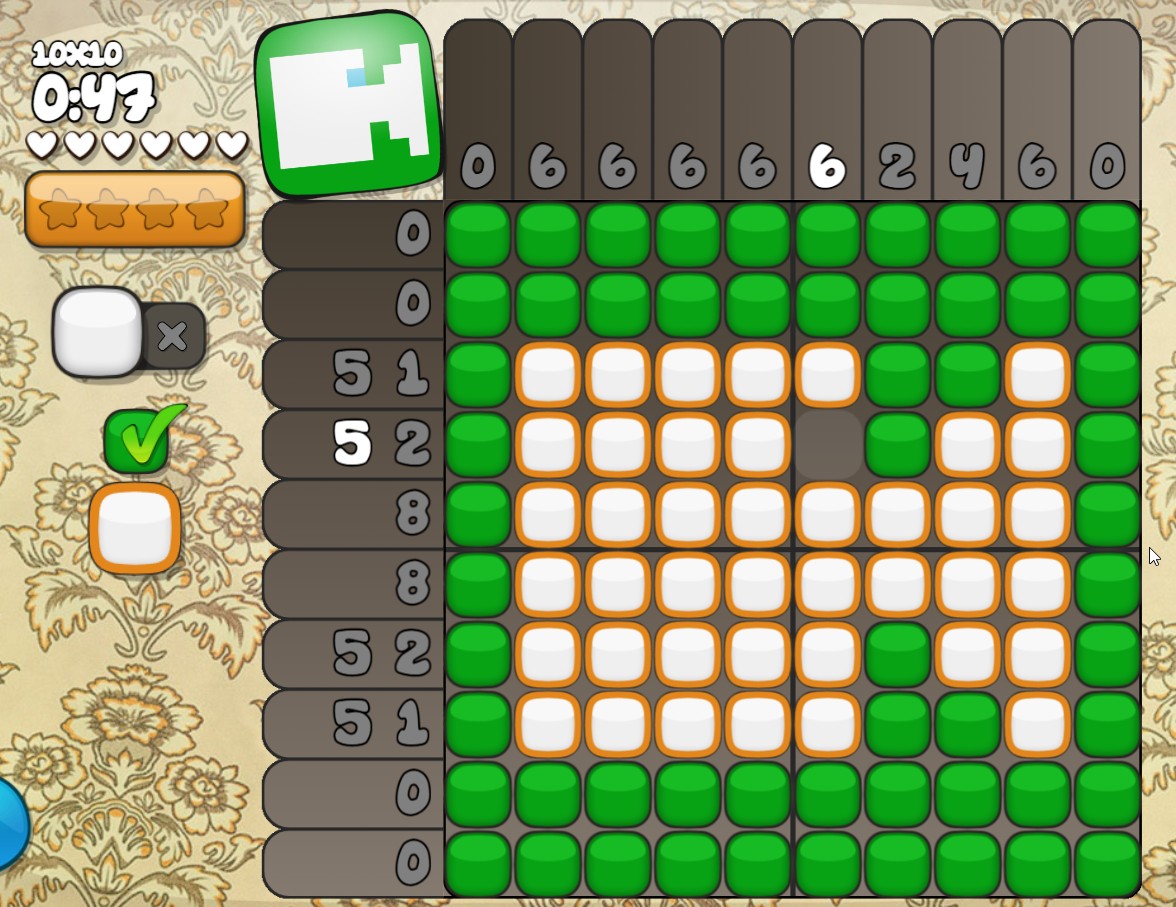
Task: Switch to the X cross-mark mode
Action: point(173,336)
